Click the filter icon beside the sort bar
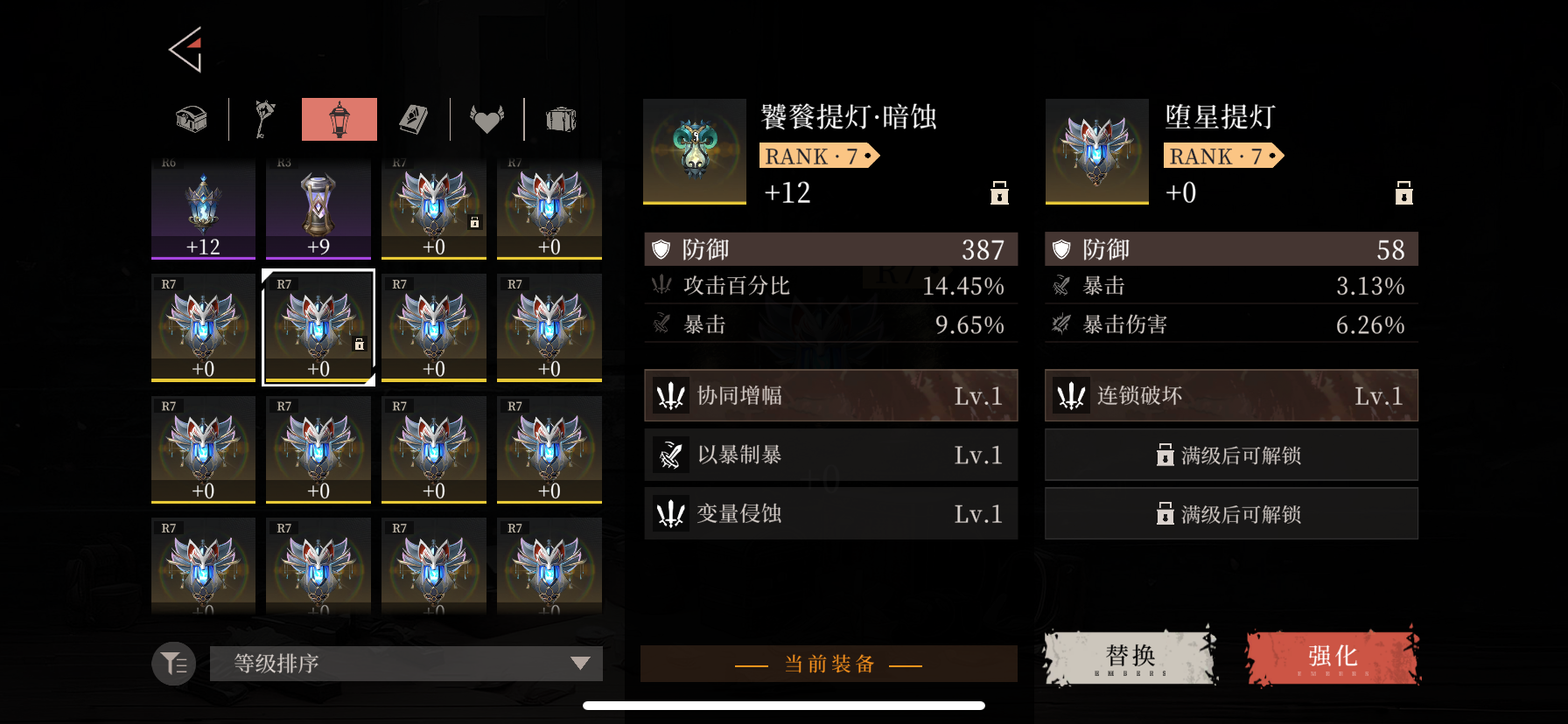Image resolution: width=1568 pixels, height=724 pixels. pos(172,664)
